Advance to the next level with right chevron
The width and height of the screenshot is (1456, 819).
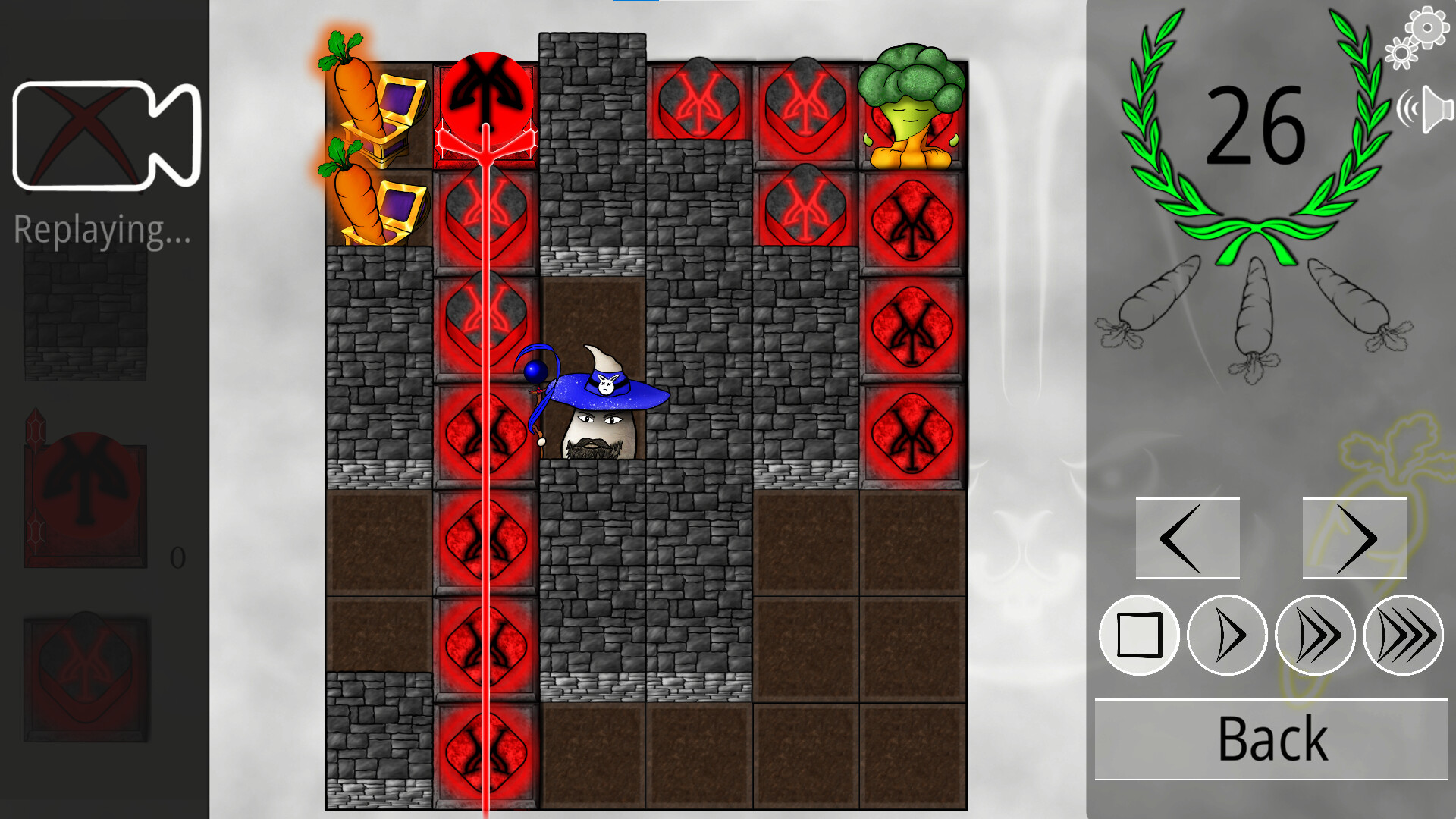point(1354,538)
